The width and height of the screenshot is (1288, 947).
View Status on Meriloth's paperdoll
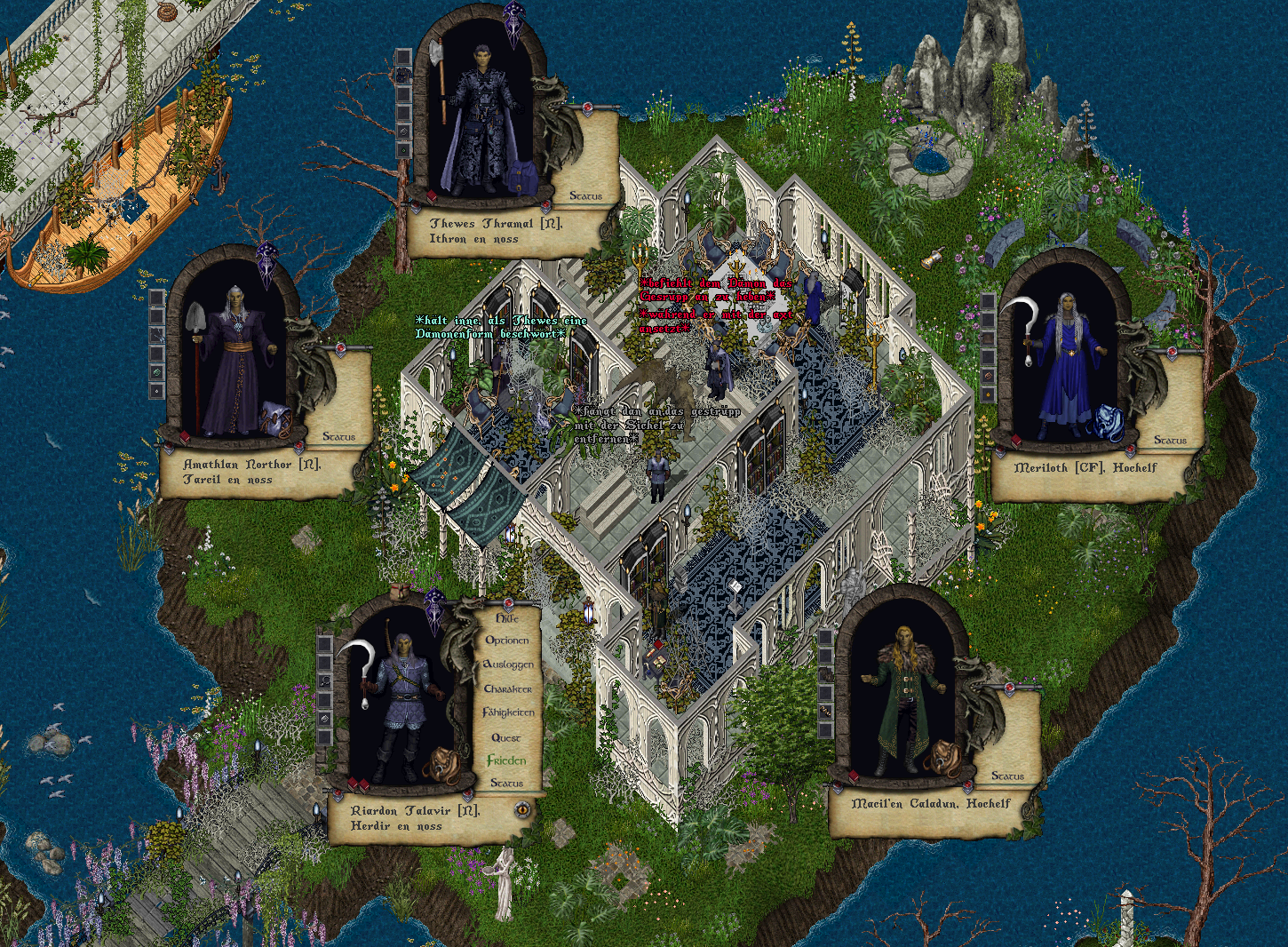click(x=1170, y=440)
